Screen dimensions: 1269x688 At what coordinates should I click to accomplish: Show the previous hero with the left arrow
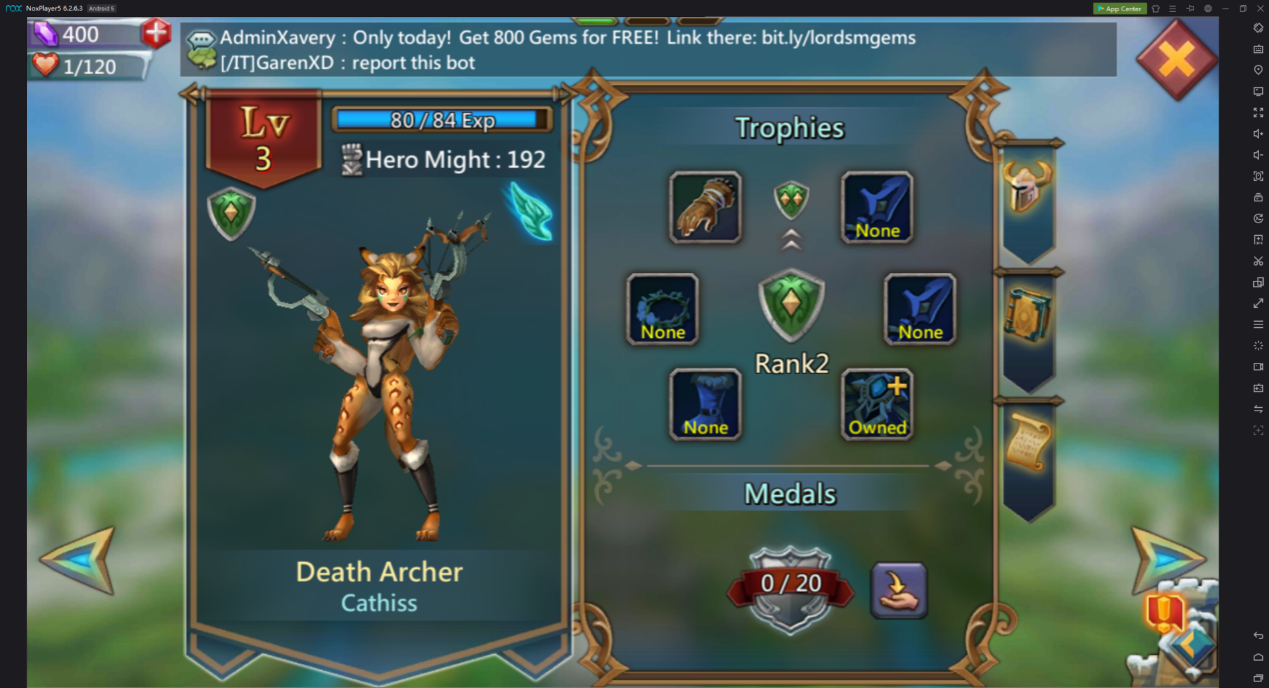pos(77,561)
